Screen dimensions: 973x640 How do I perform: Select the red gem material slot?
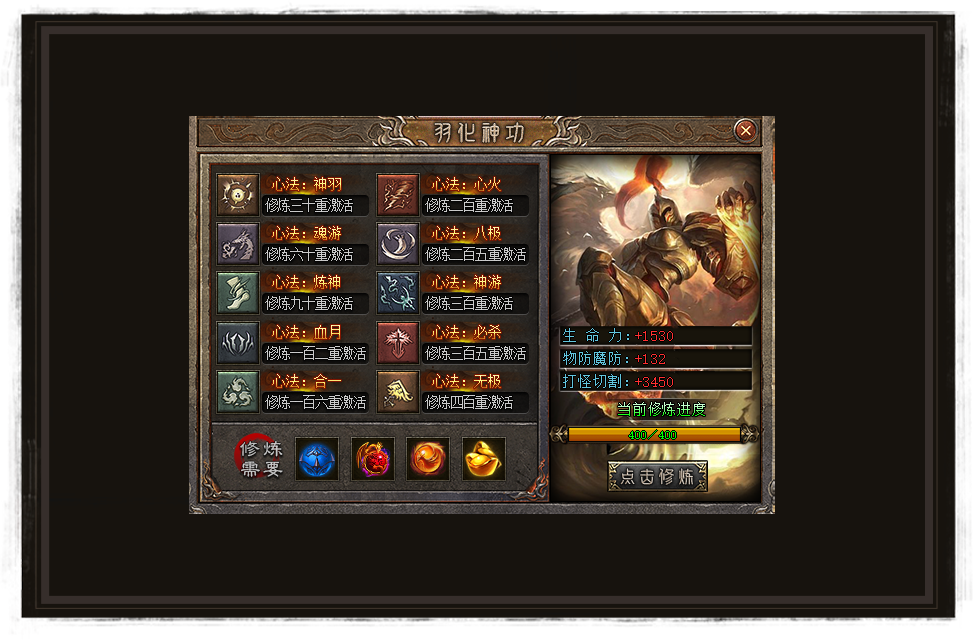pos(373,459)
